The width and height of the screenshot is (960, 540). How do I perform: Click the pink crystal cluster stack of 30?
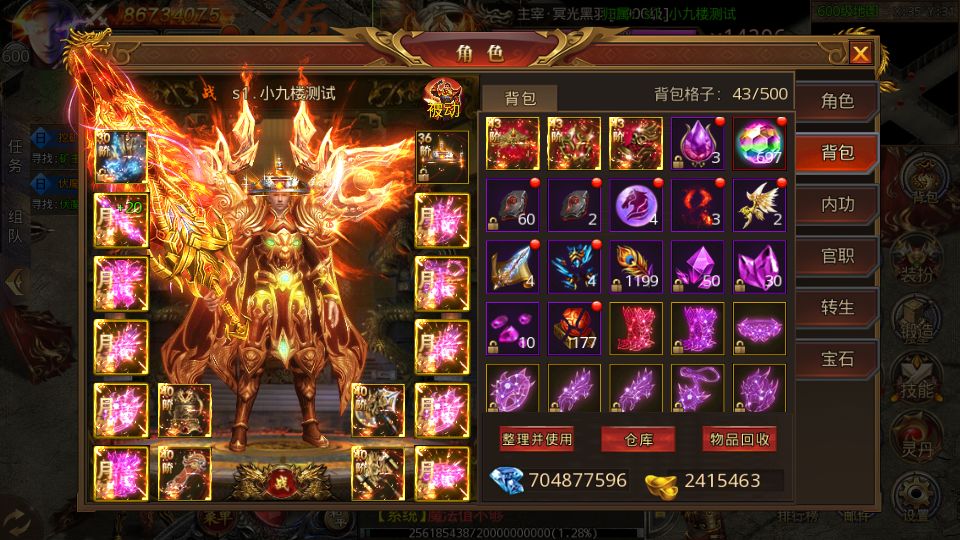[x=760, y=267]
